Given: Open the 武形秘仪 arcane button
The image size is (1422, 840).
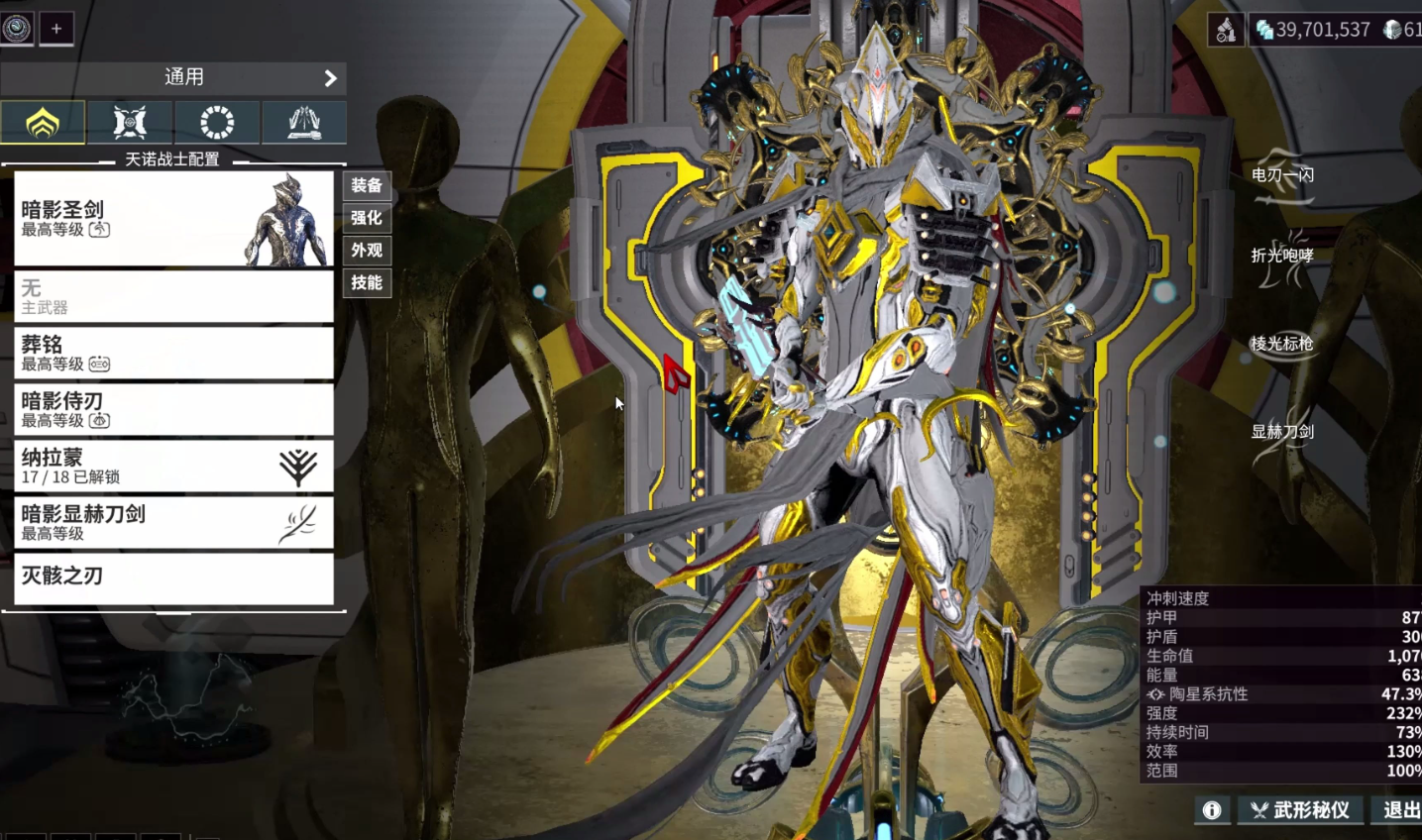Looking at the screenshot, I should coord(1299,810).
